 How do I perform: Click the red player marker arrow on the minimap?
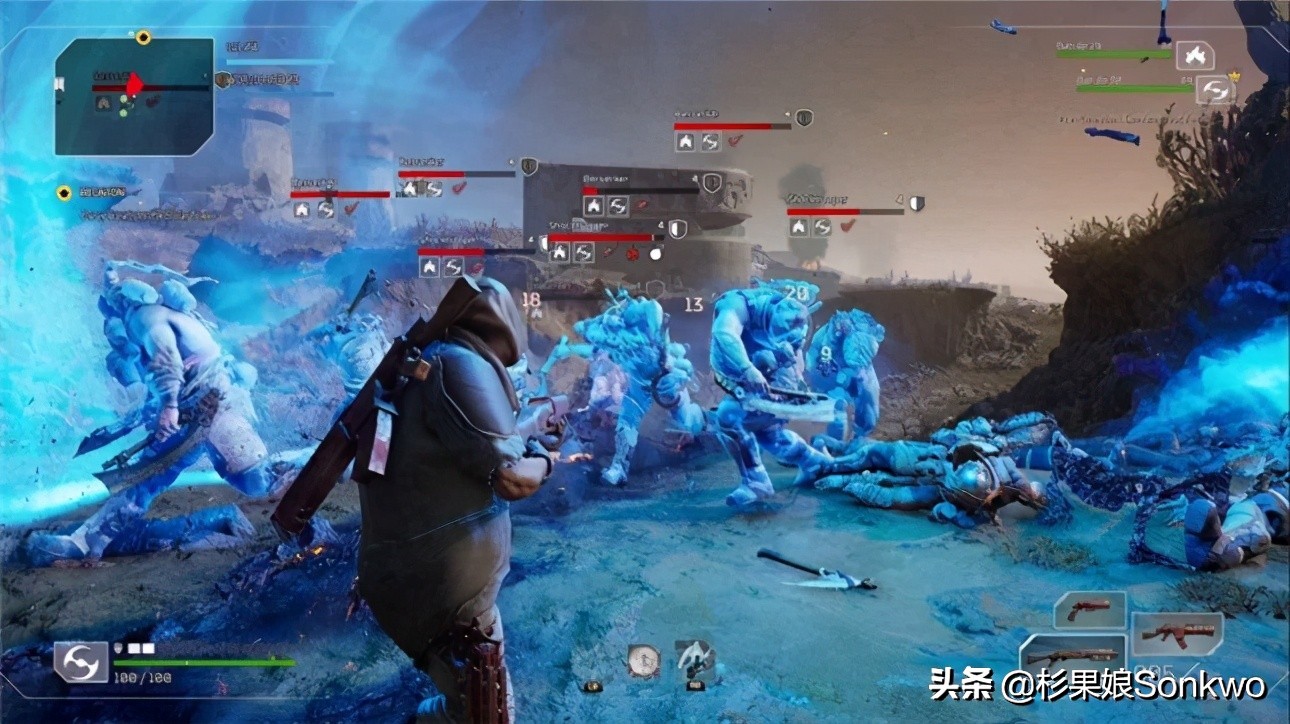[x=134, y=85]
